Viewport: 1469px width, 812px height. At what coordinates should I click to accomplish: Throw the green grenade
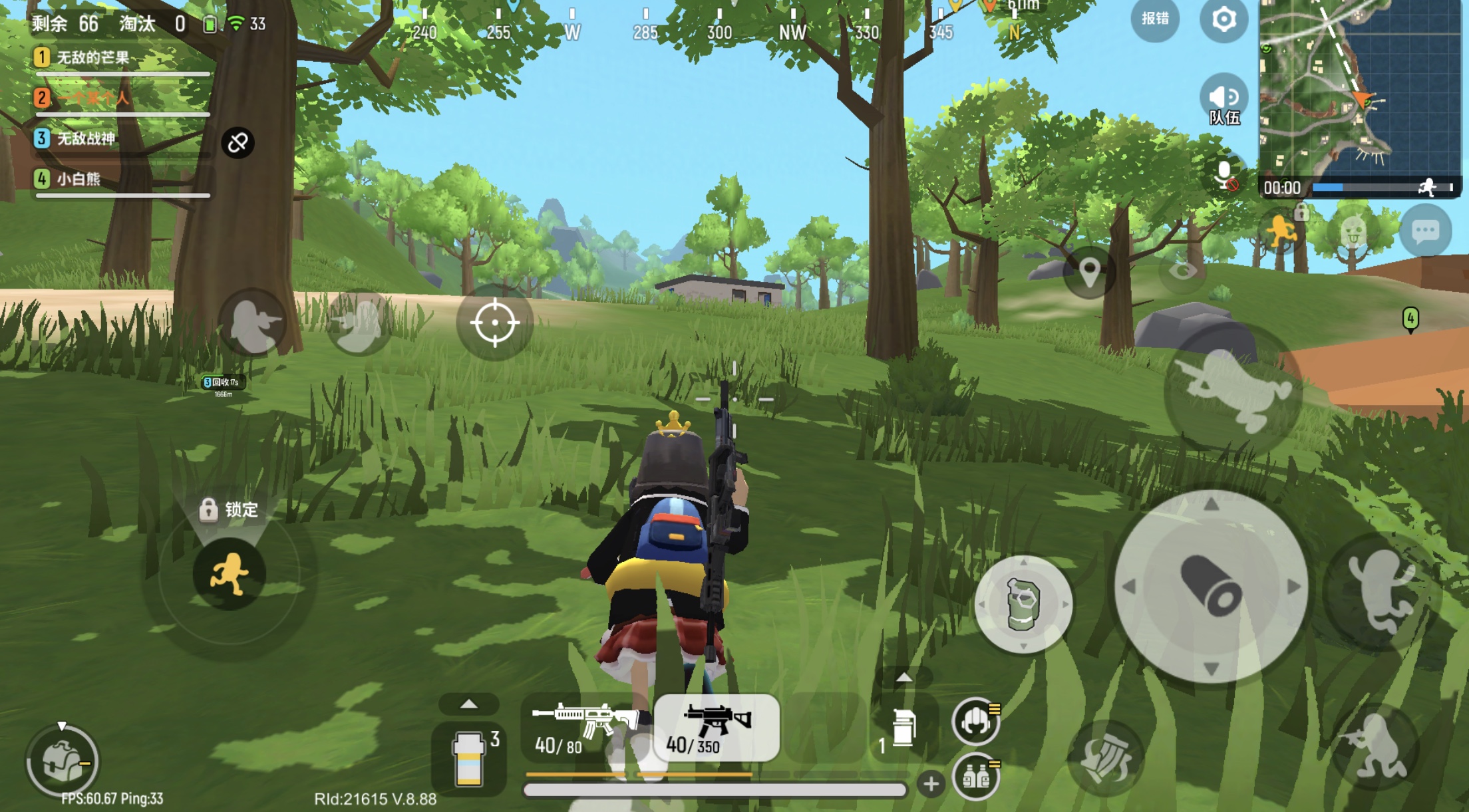click(1023, 604)
